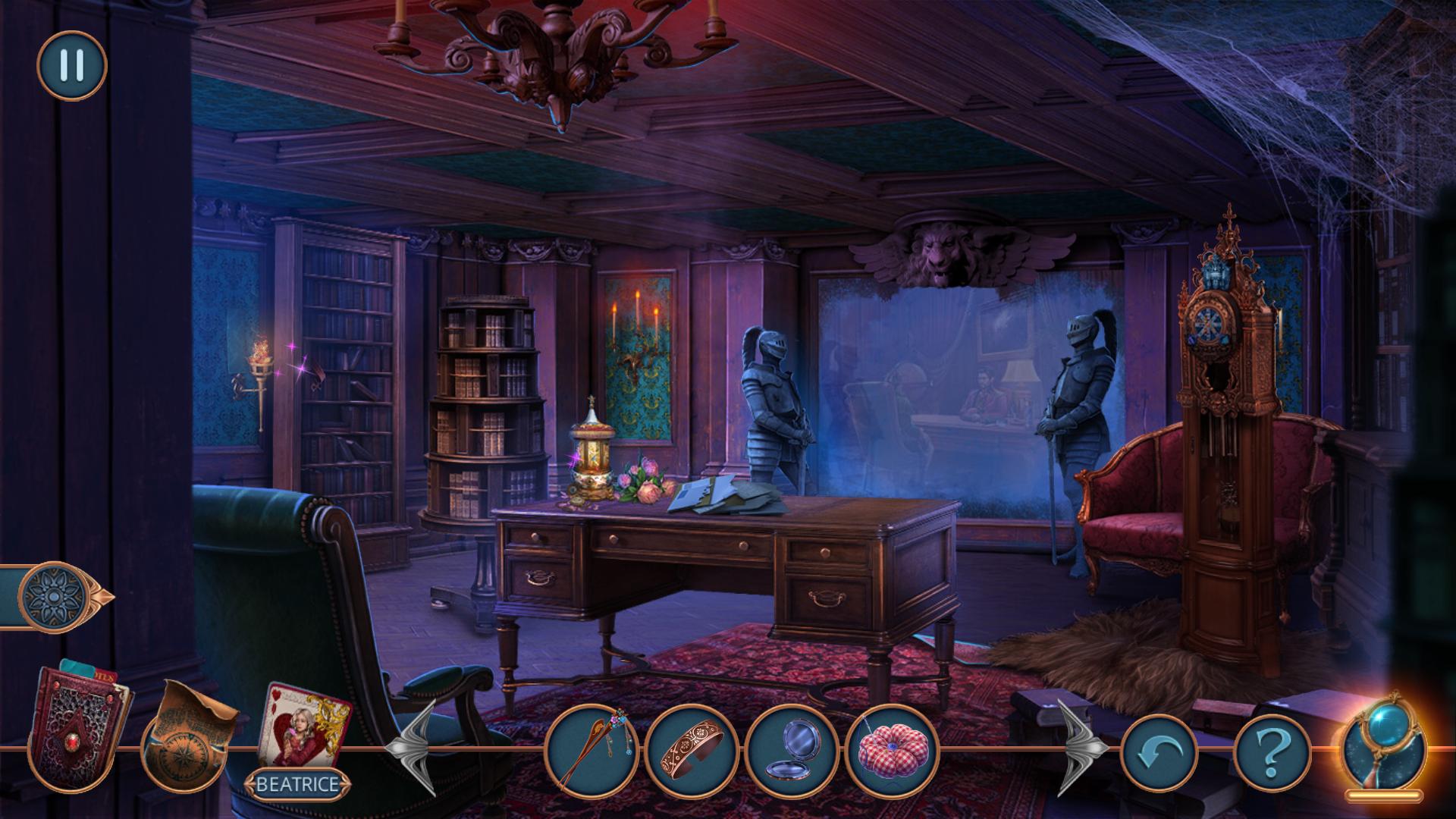The height and width of the screenshot is (819, 1456).
Task: Pause the game
Action: coord(71,66)
